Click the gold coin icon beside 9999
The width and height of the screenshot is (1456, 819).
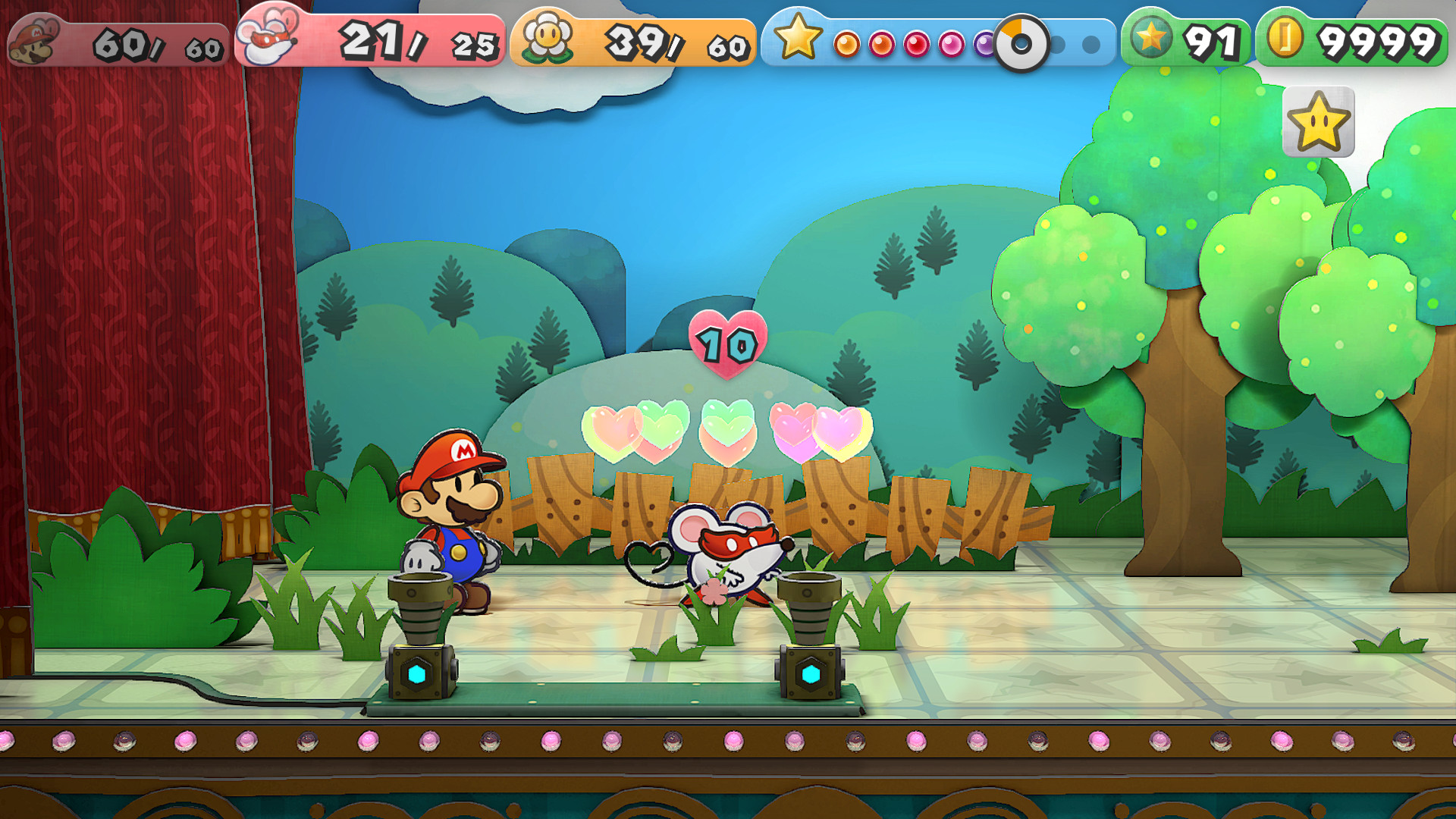click(x=1284, y=36)
